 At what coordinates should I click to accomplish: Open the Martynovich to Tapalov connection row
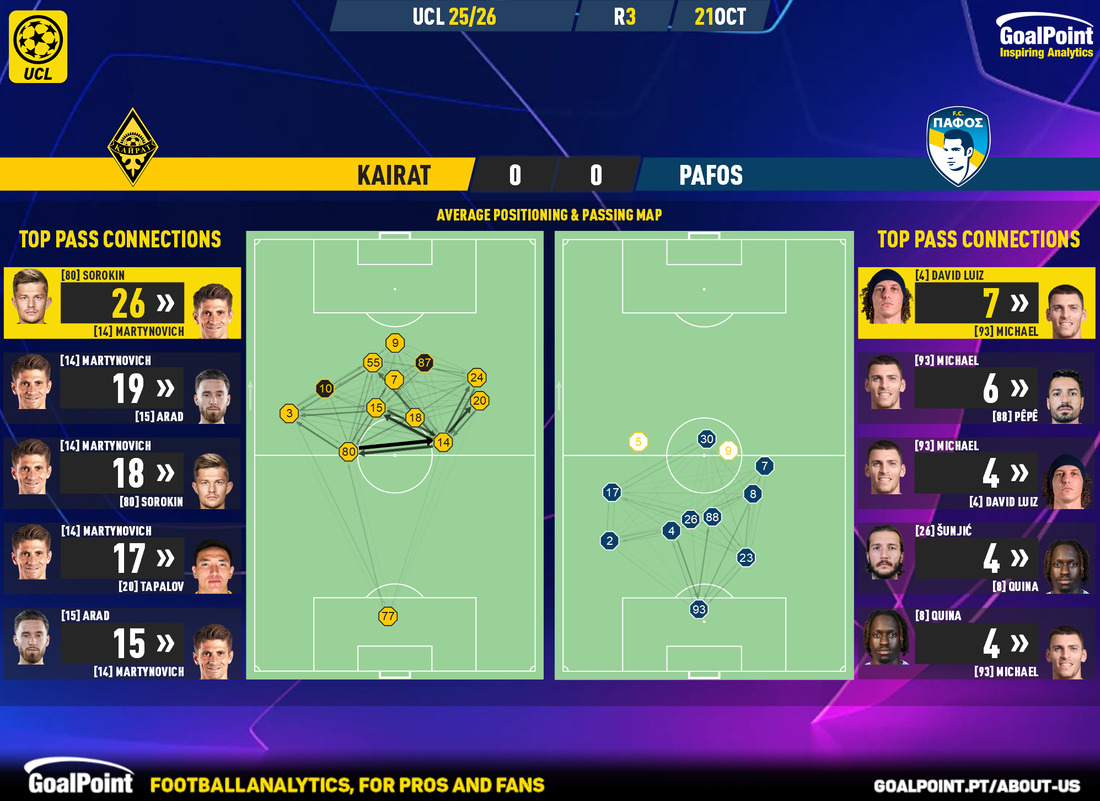pos(122,559)
